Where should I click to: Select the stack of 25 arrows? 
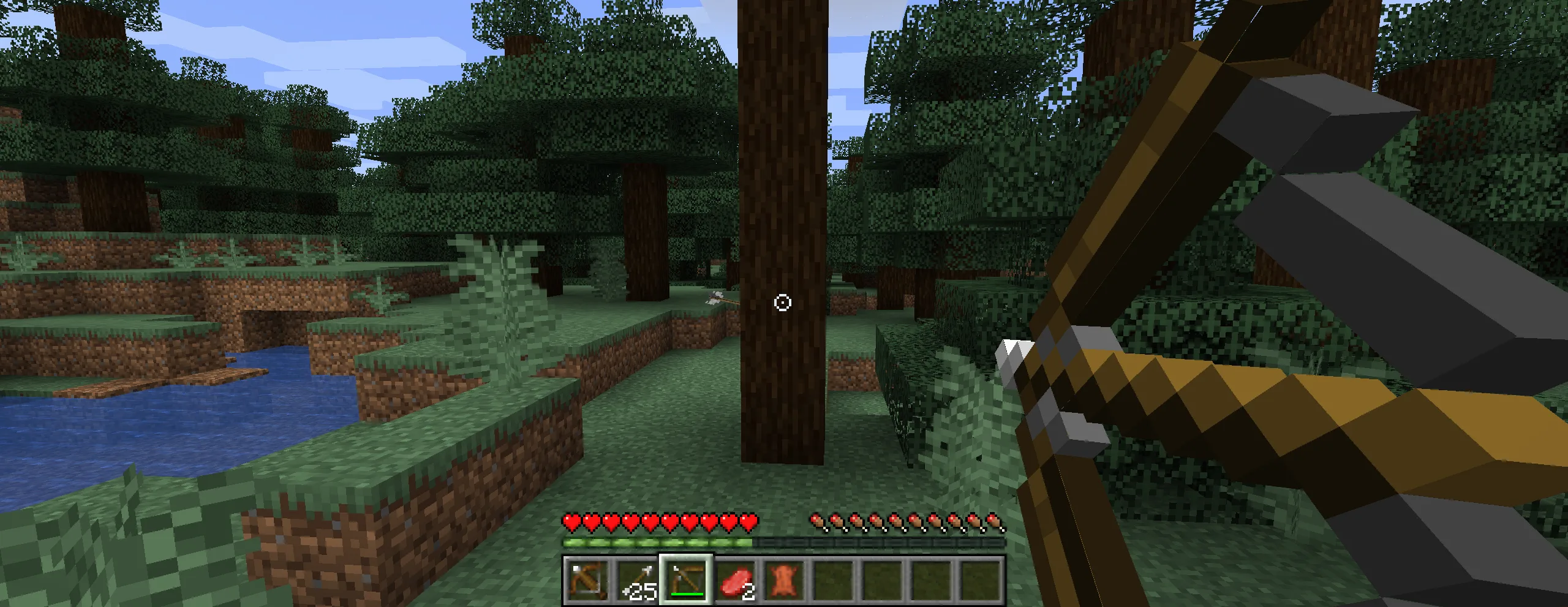click(638, 583)
